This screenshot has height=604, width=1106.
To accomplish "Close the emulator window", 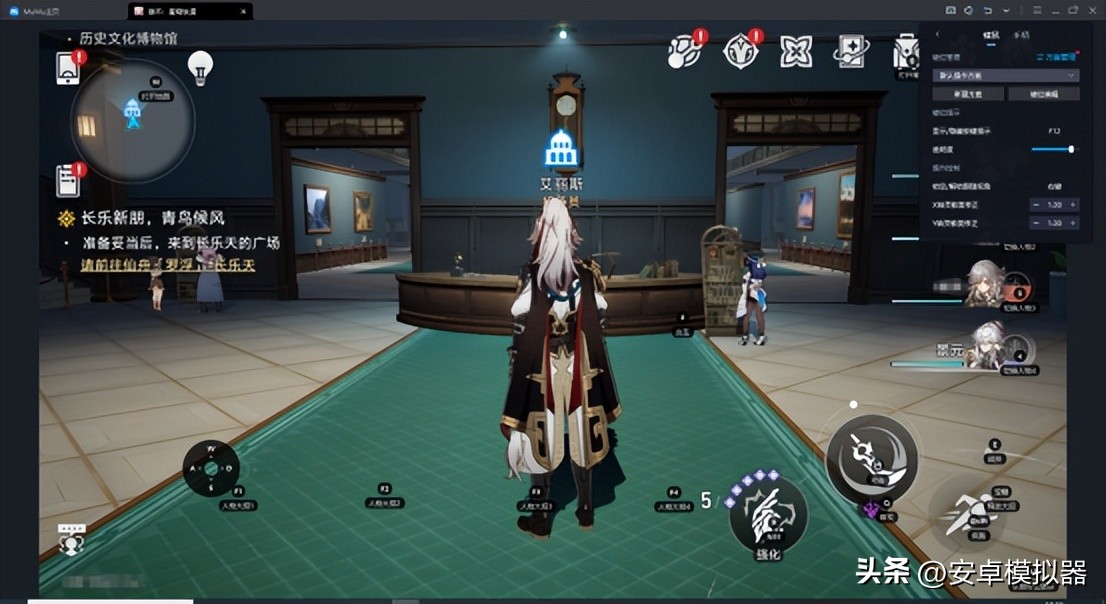I will 1094,10.
